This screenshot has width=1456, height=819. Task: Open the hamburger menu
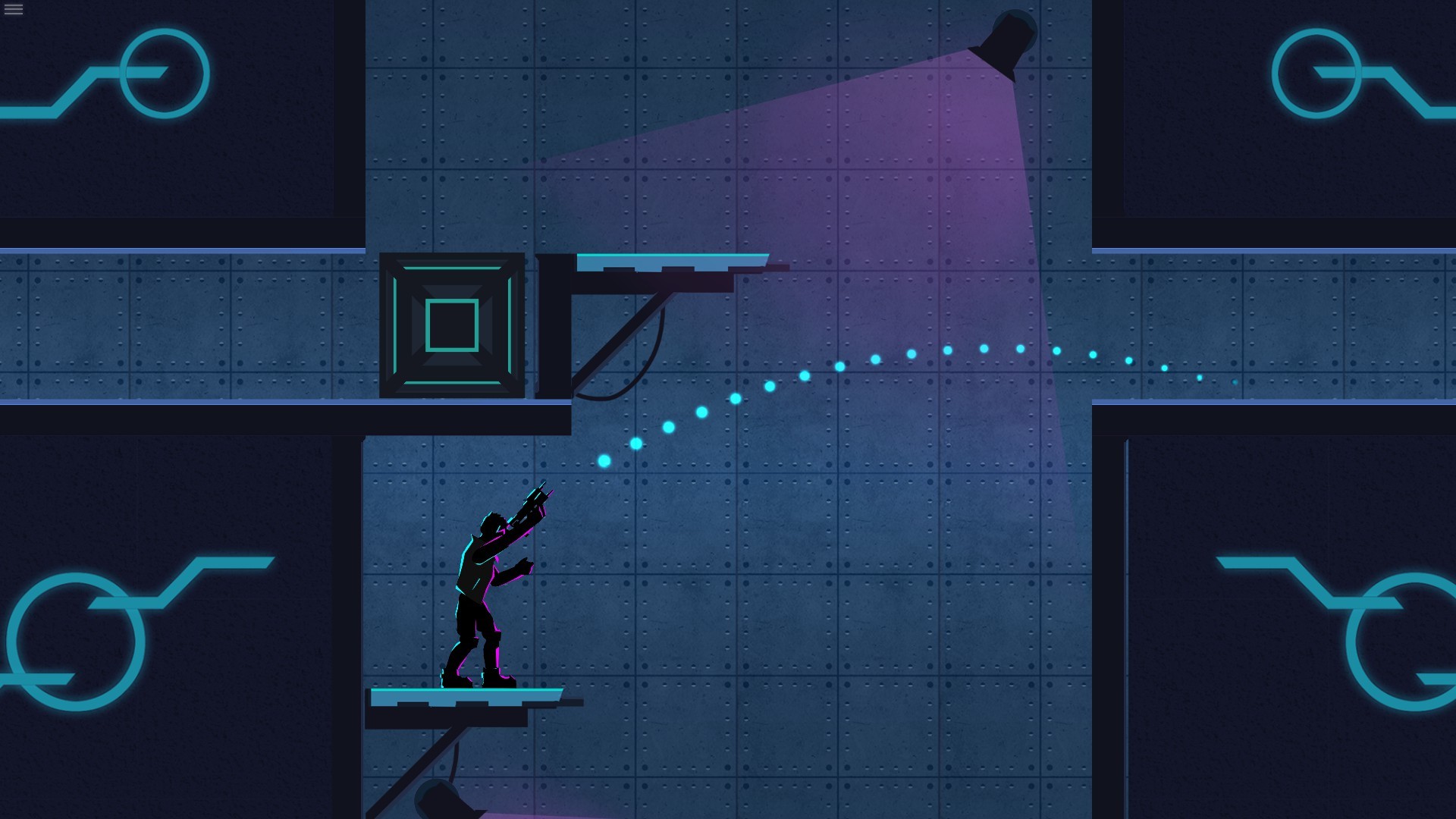coord(14,11)
